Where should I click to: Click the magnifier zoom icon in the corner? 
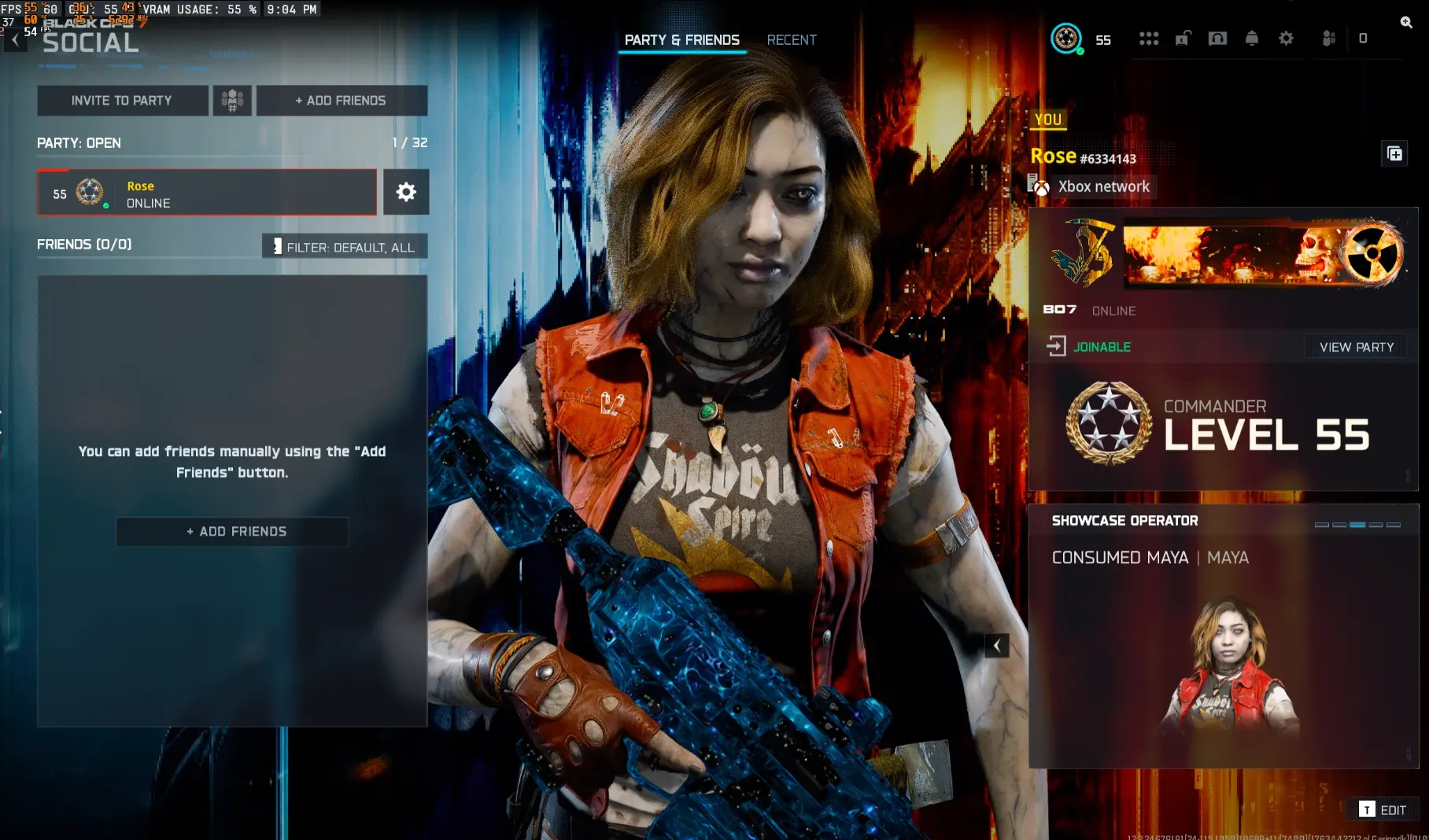pyautogui.click(x=1406, y=22)
